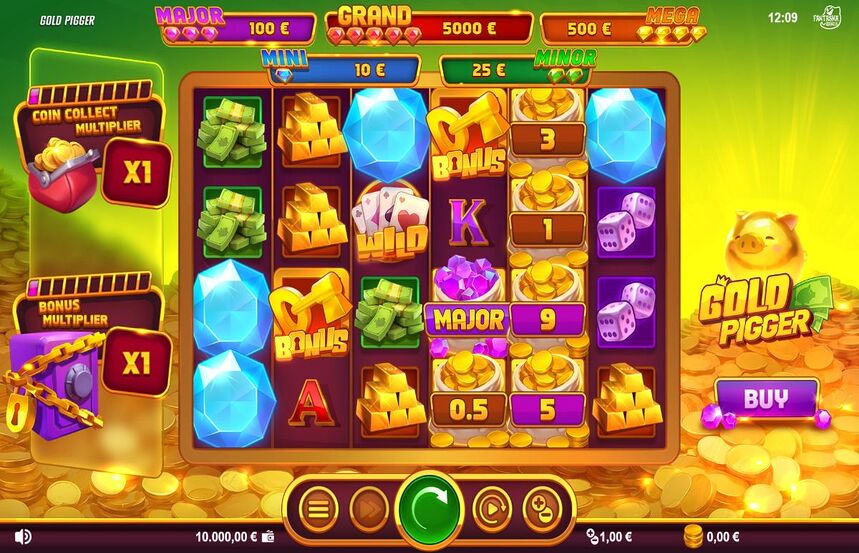Viewport: 859px width, 553px height.
Task: Activate the fast-forward turbo button
Action: click(x=368, y=509)
